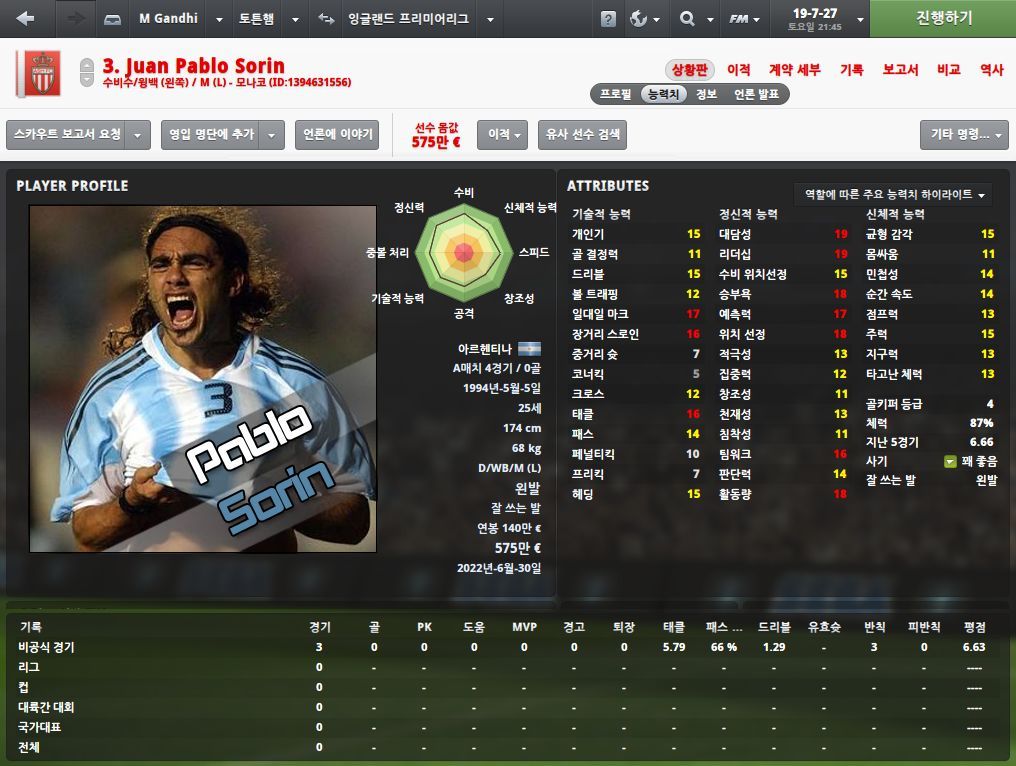Open the 역사 history tab

[x=991, y=70]
